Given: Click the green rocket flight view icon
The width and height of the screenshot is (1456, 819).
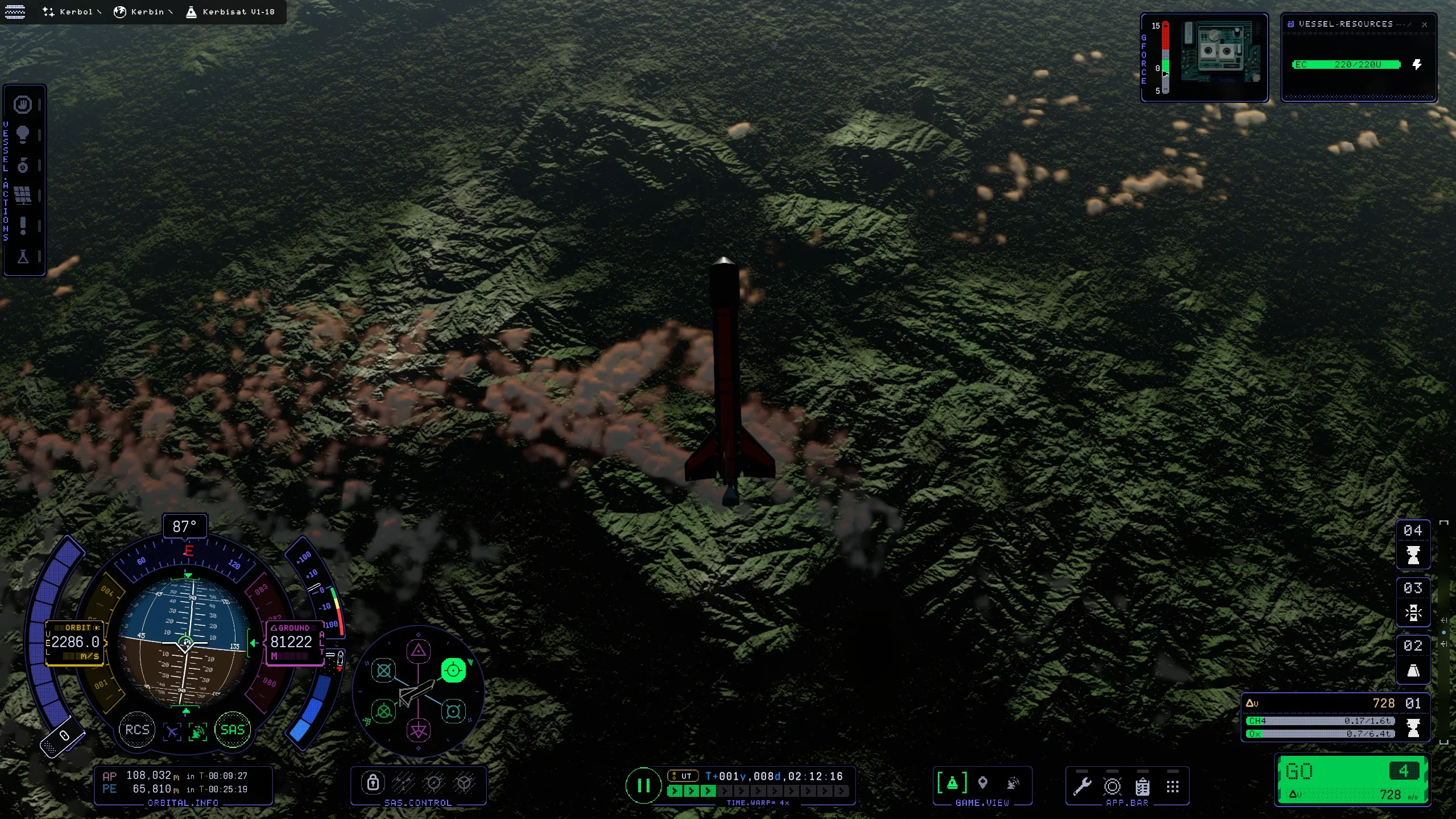Looking at the screenshot, I should tap(952, 783).
